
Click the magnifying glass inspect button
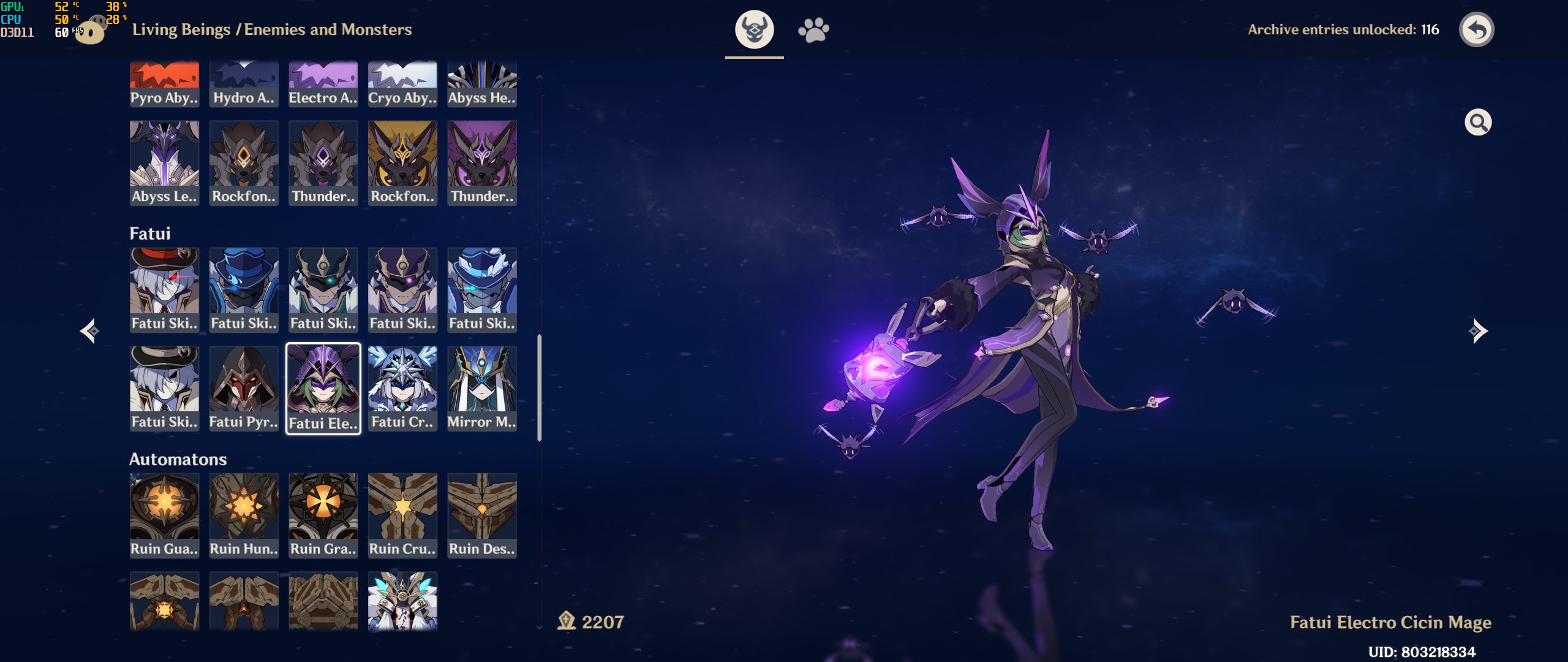1477,123
